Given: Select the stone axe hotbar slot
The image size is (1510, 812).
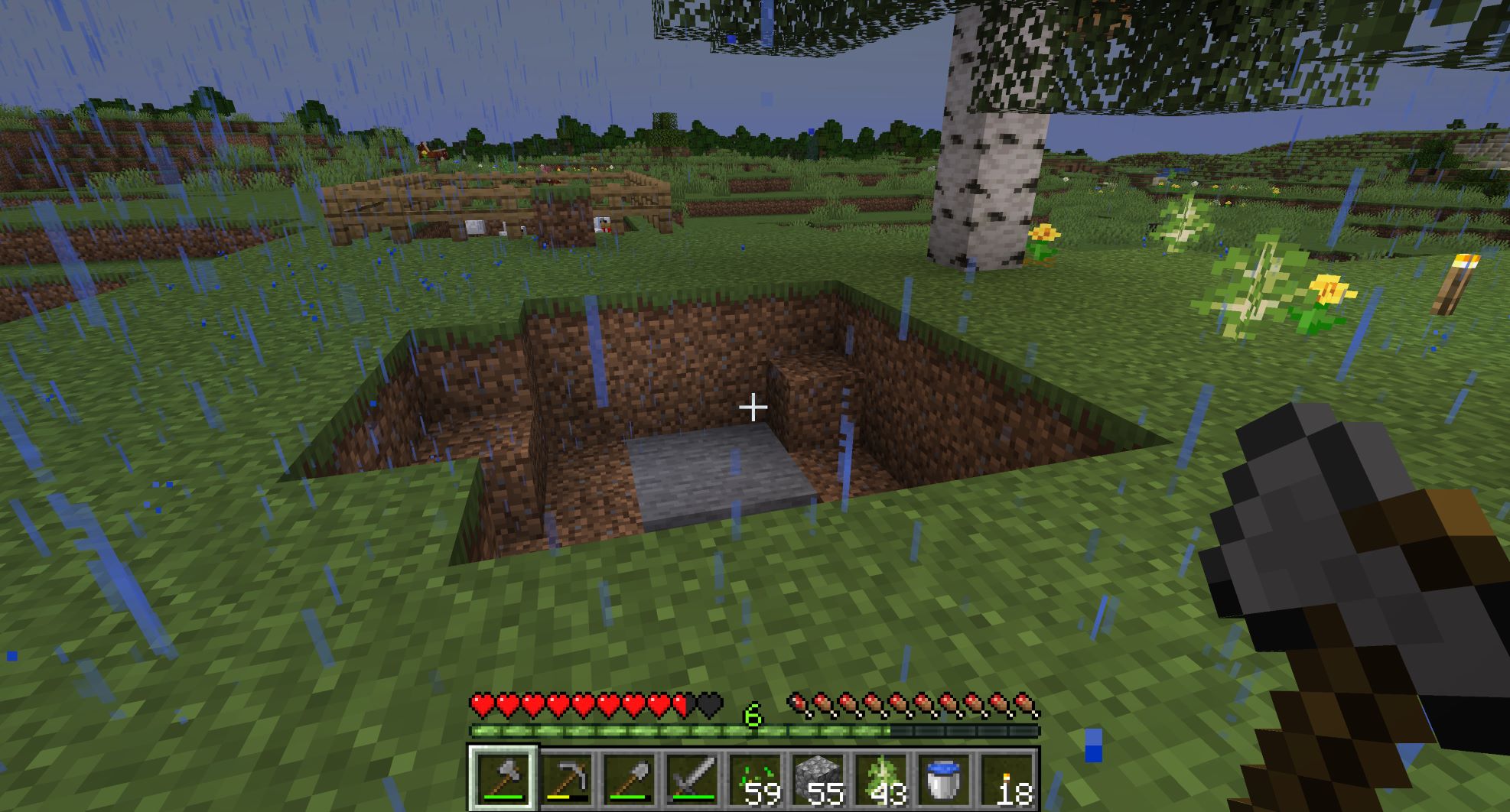Looking at the screenshot, I should 503,779.
